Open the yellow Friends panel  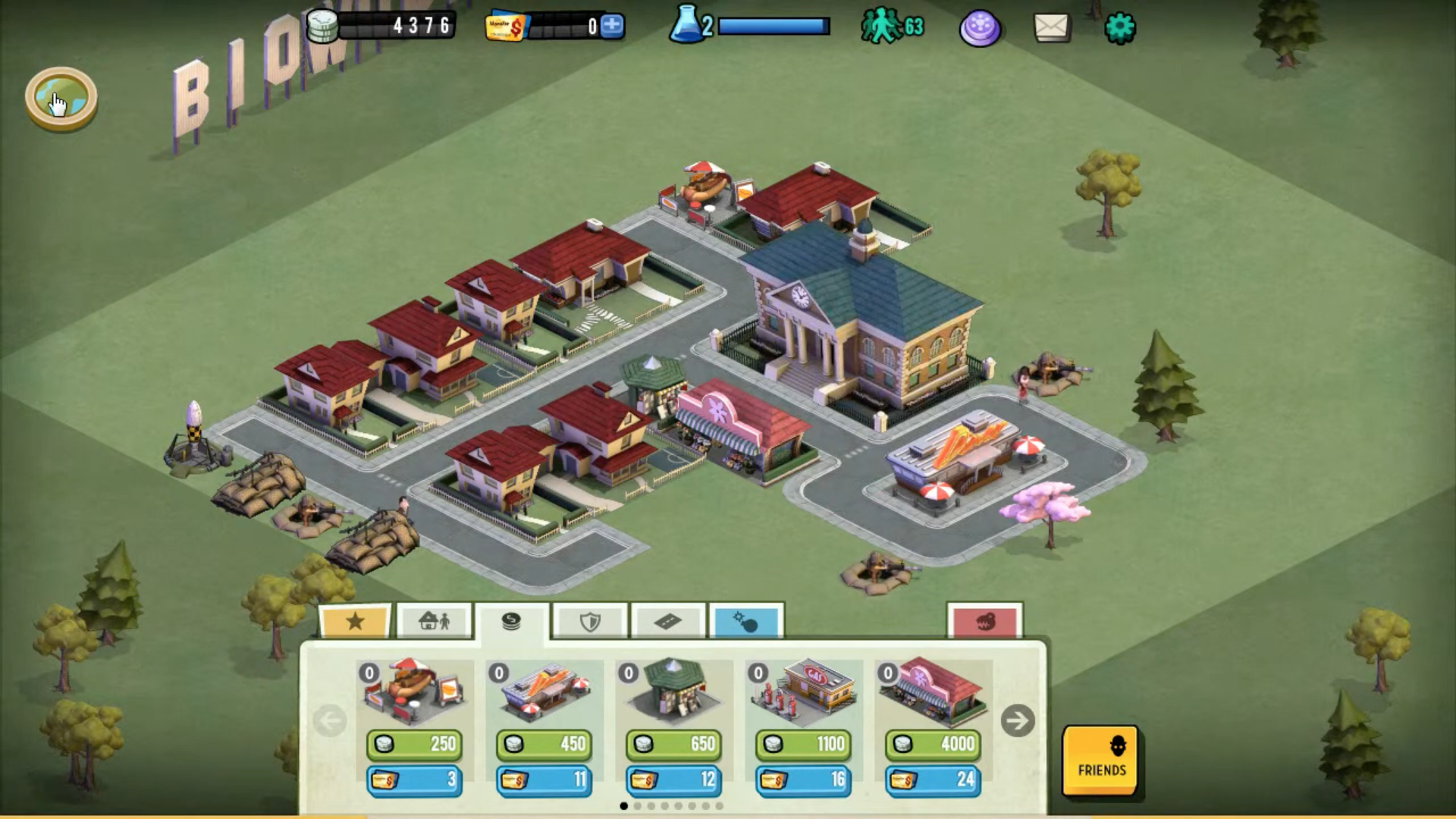1100,760
